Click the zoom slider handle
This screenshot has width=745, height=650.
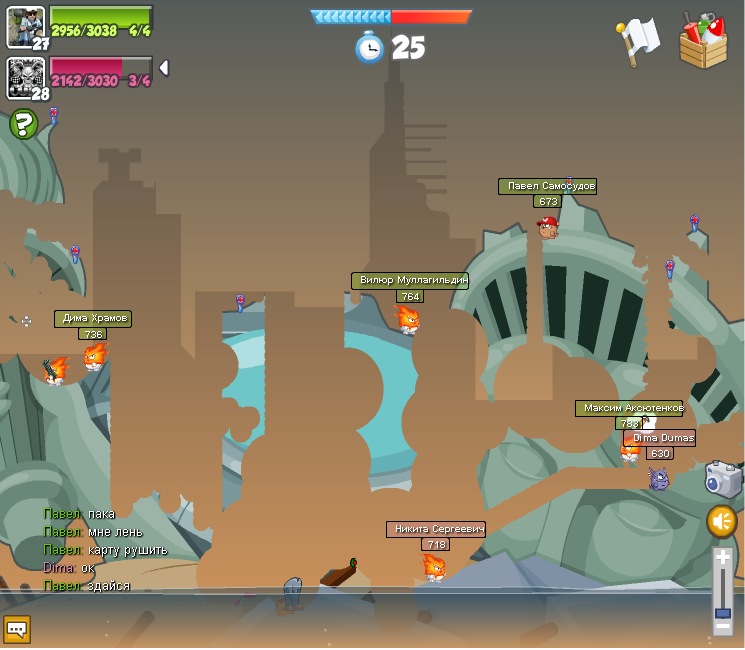pos(722,612)
